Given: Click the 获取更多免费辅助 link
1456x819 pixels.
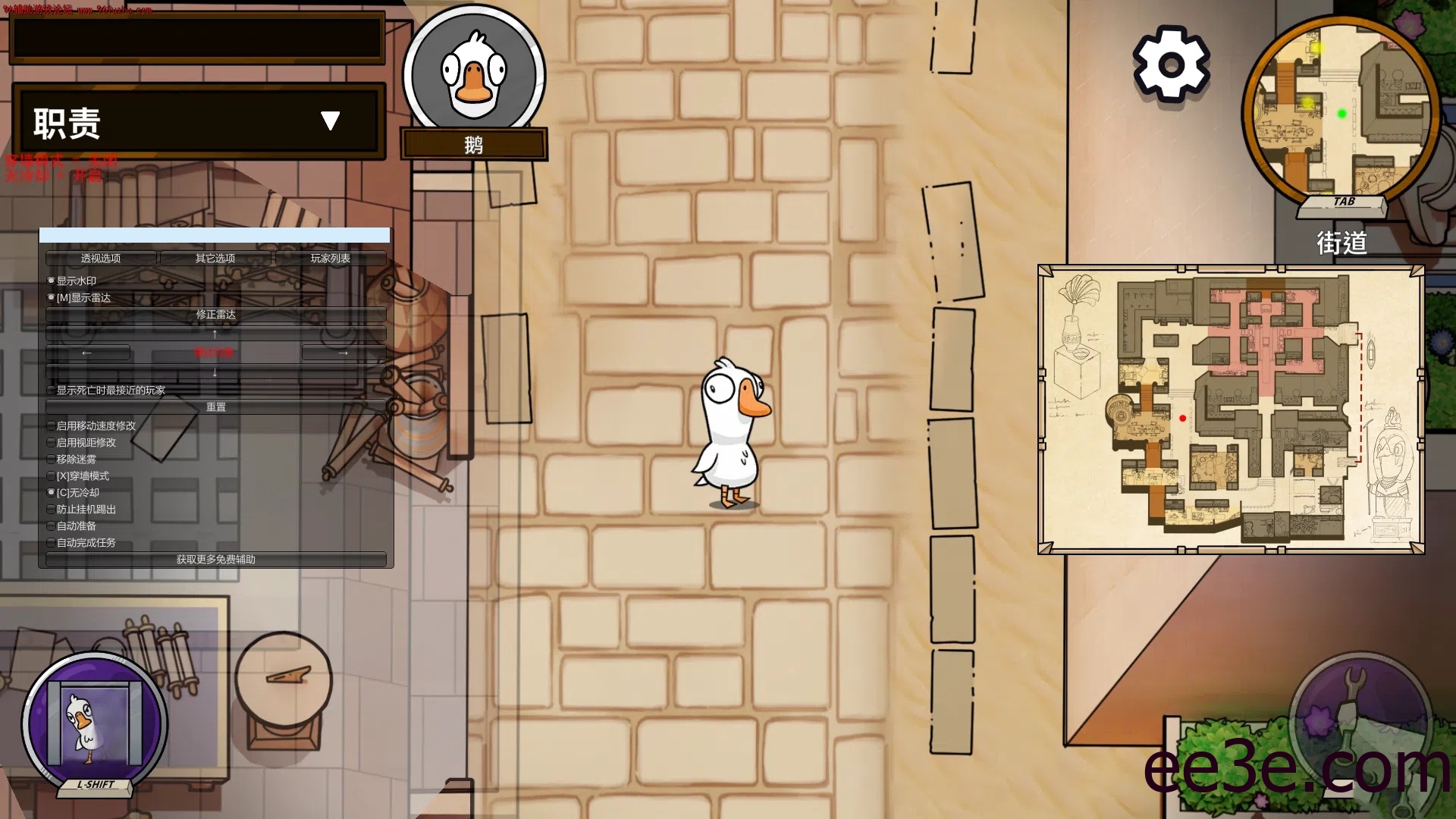Looking at the screenshot, I should pos(215,560).
